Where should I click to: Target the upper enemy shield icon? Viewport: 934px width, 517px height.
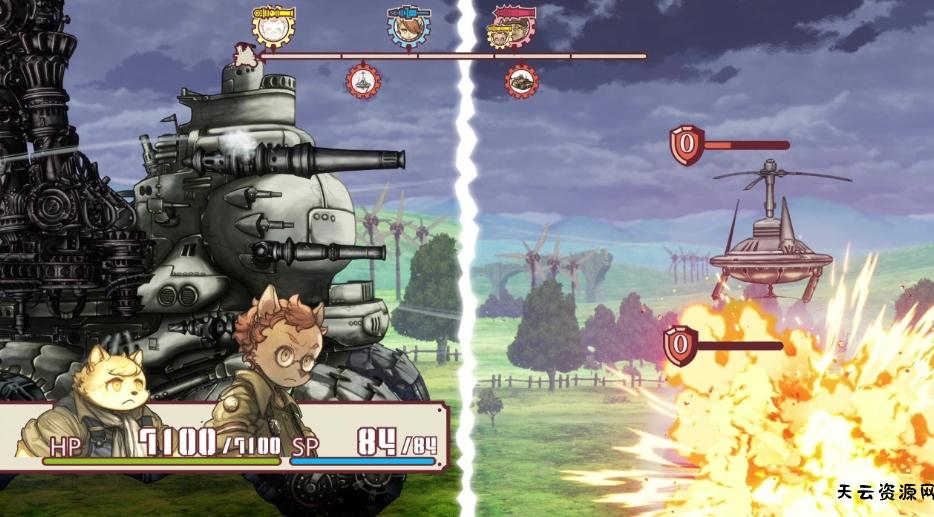click(686, 144)
